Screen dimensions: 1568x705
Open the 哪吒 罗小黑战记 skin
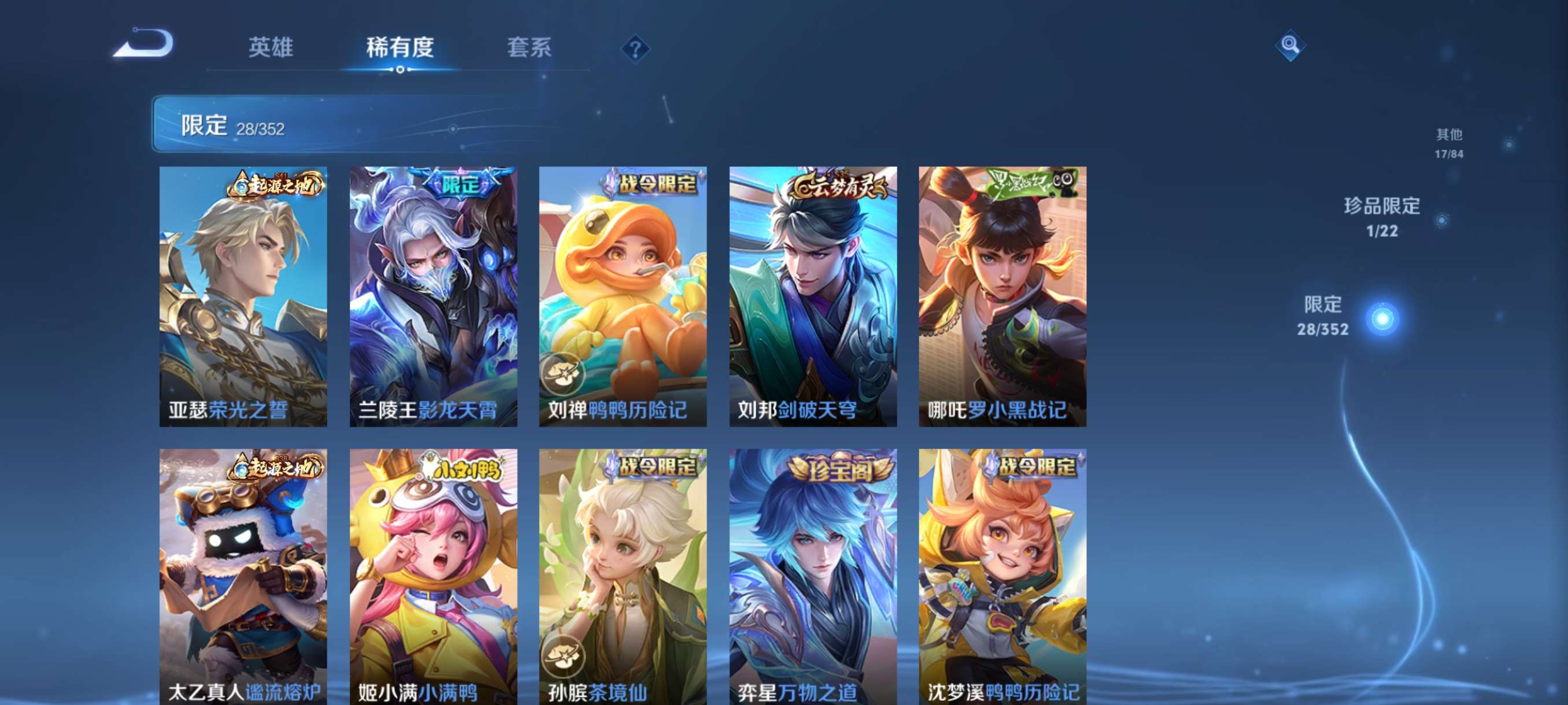tap(1003, 296)
